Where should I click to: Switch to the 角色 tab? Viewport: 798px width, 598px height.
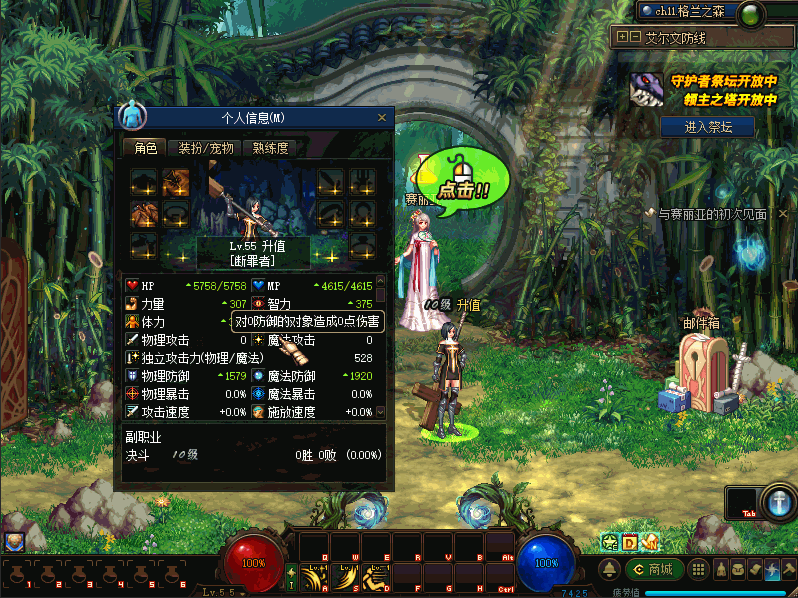(x=145, y=148)
